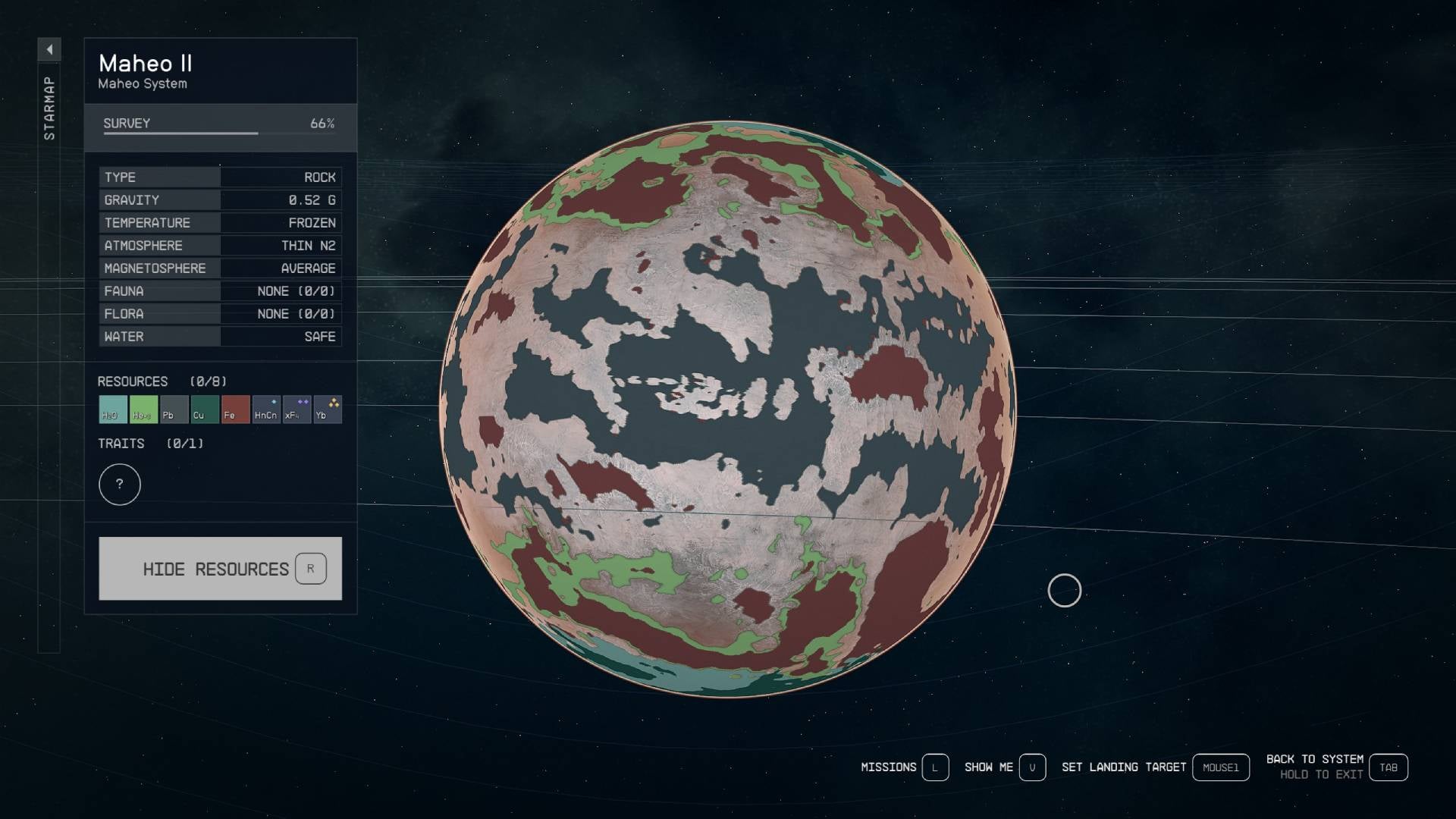The width and height of the screenshot is (1456, 819).
Task: Select the Pb lead resource tile
Action: (x=174, y=409)
